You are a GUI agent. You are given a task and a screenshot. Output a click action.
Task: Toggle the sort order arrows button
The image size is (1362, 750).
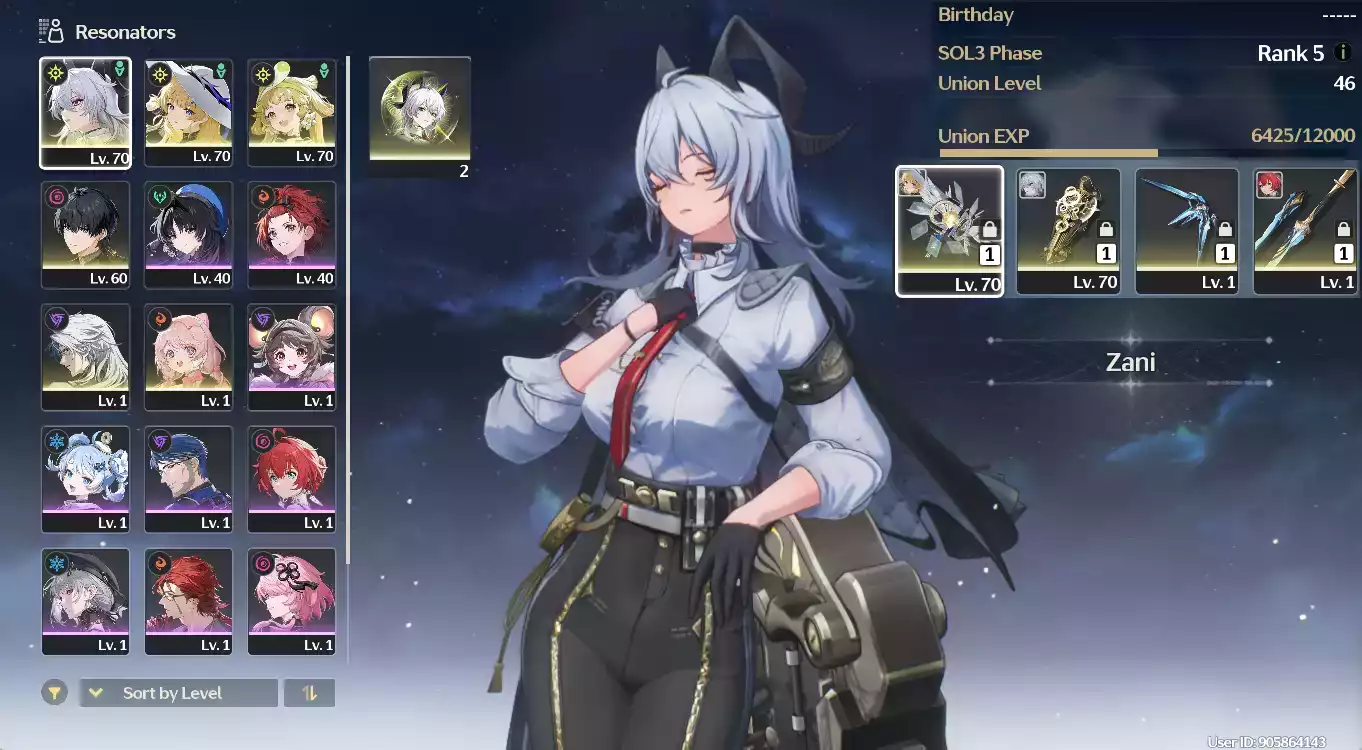click(310, 693)
